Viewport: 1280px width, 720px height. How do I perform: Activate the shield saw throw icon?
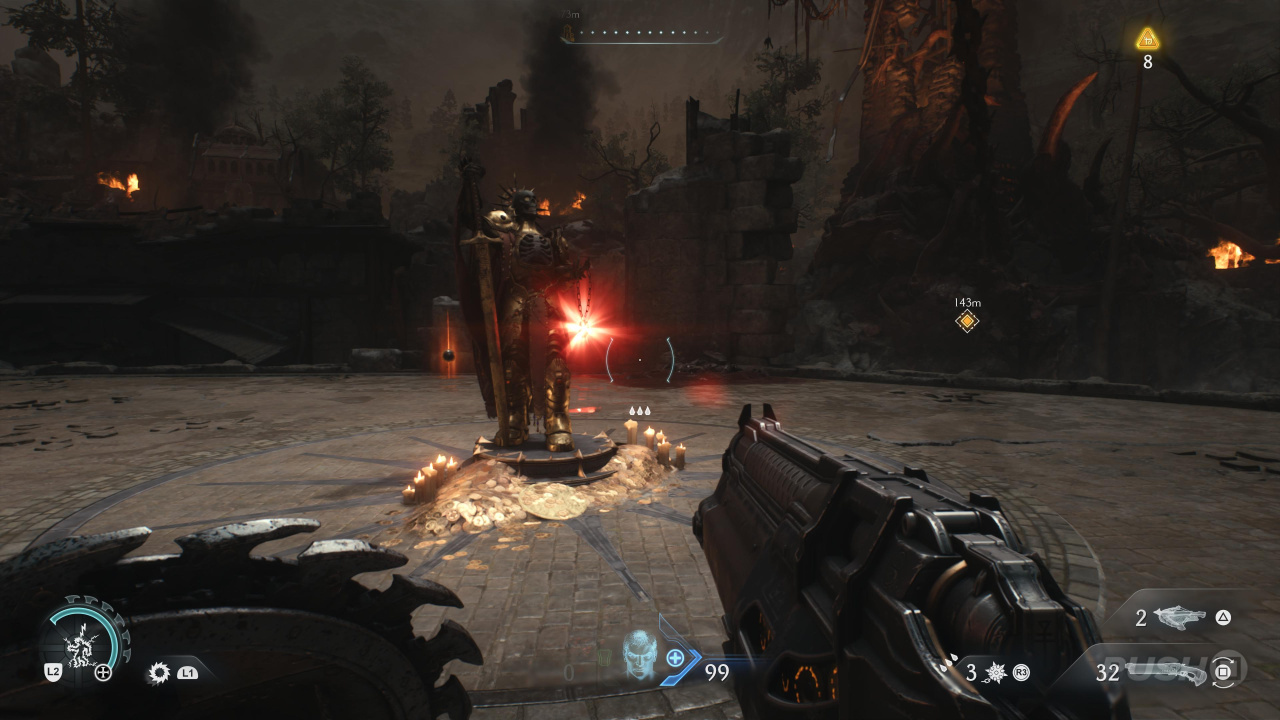click(159, 673)
